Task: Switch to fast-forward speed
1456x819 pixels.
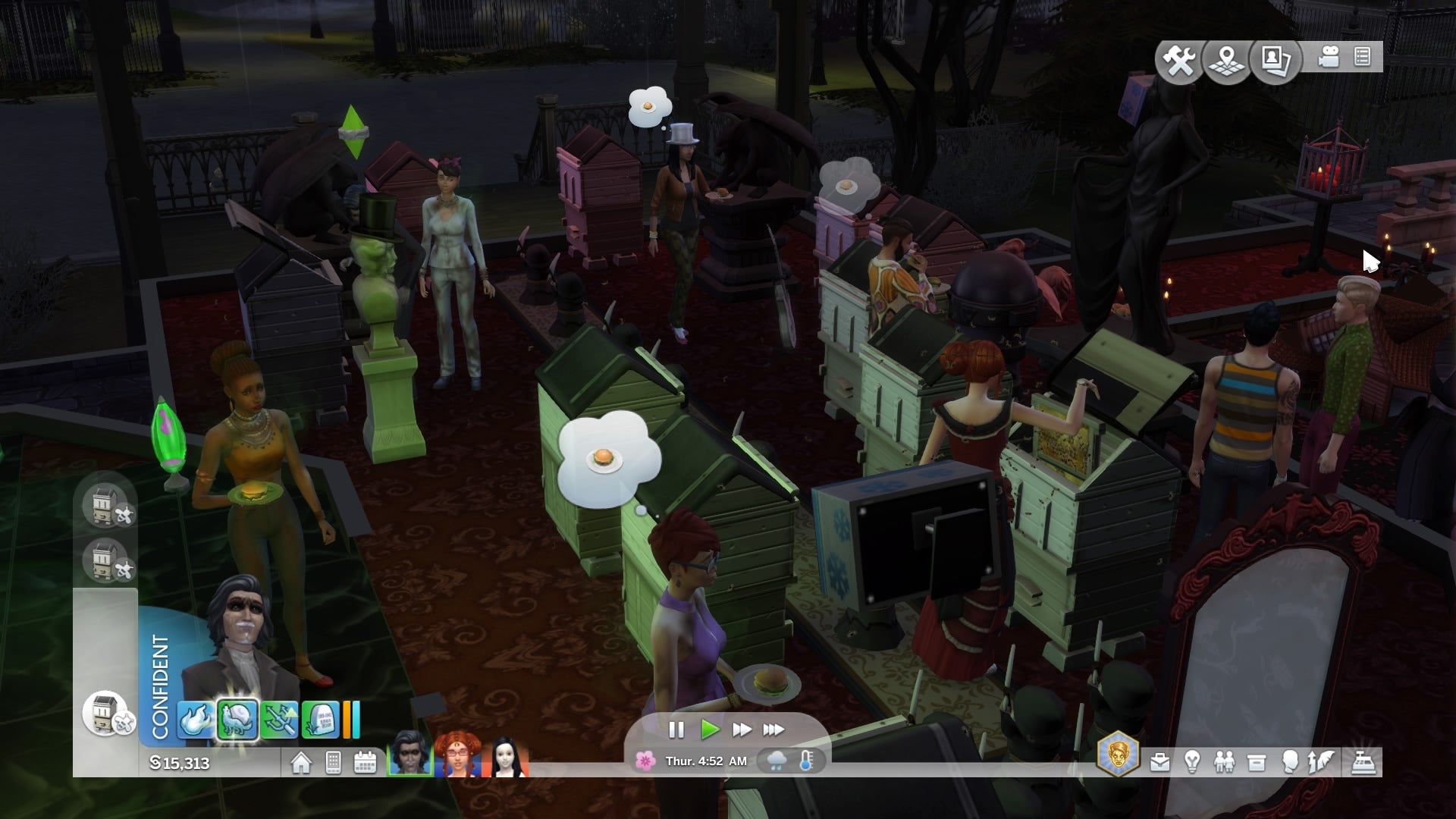Action: click(741, 730)
